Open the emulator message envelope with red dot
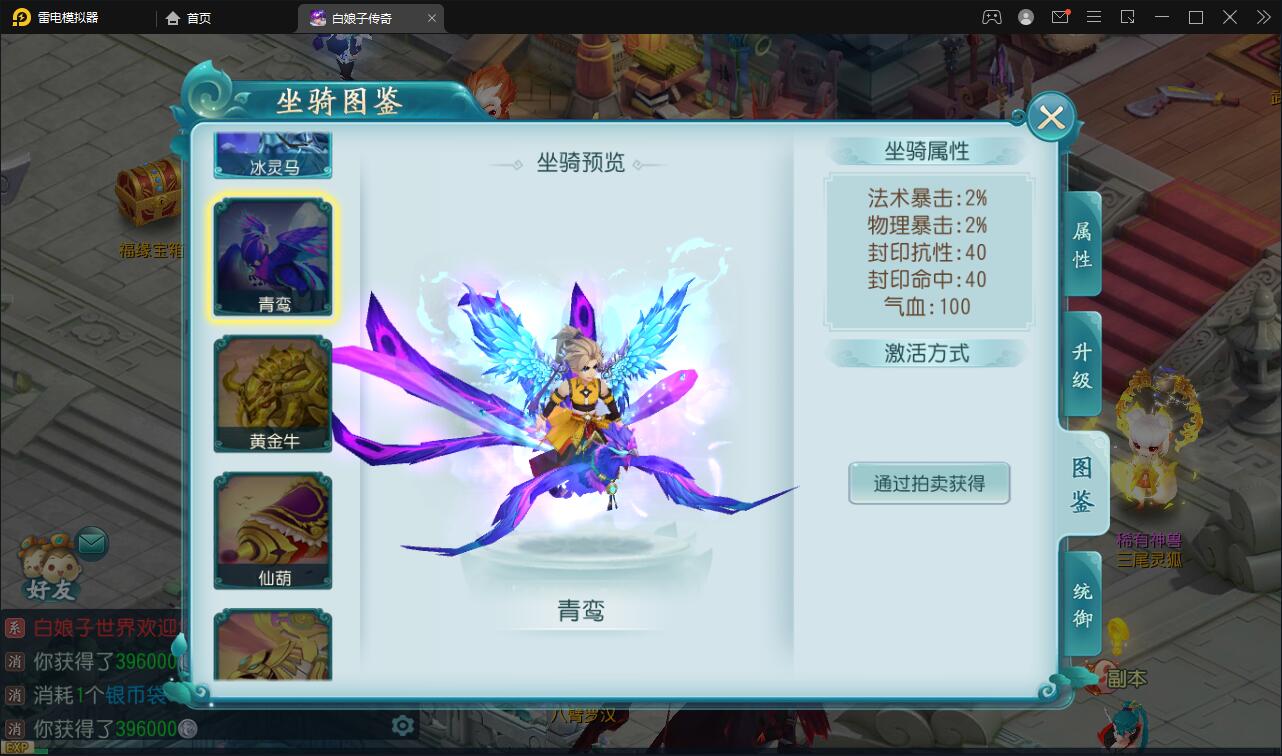 [x=1062, y=17]
